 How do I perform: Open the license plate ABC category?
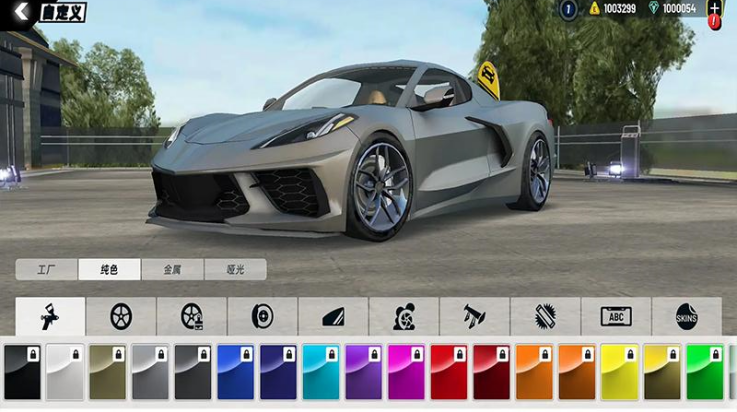coord(616,317)
